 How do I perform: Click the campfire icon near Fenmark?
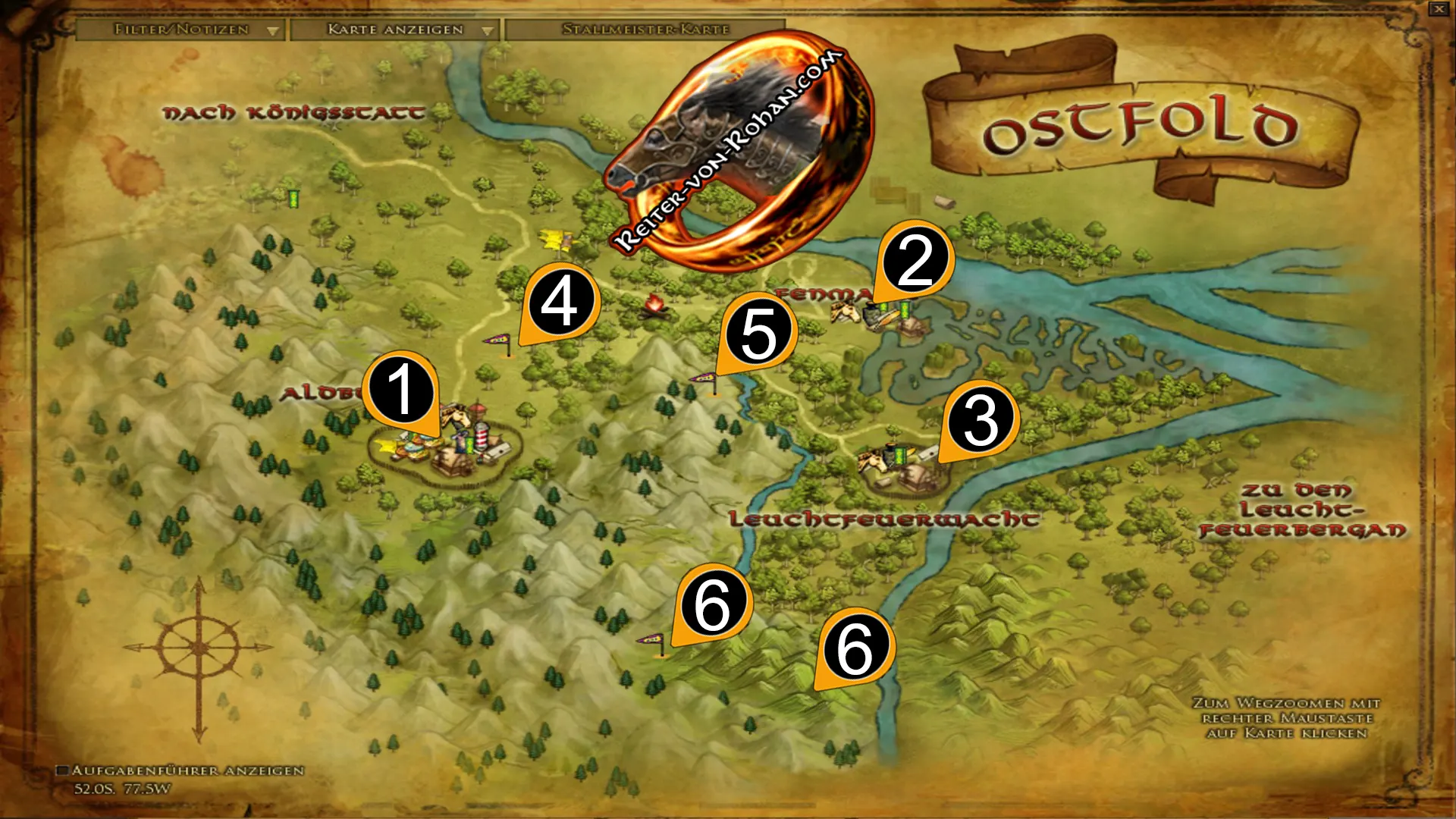click(654, 306)
